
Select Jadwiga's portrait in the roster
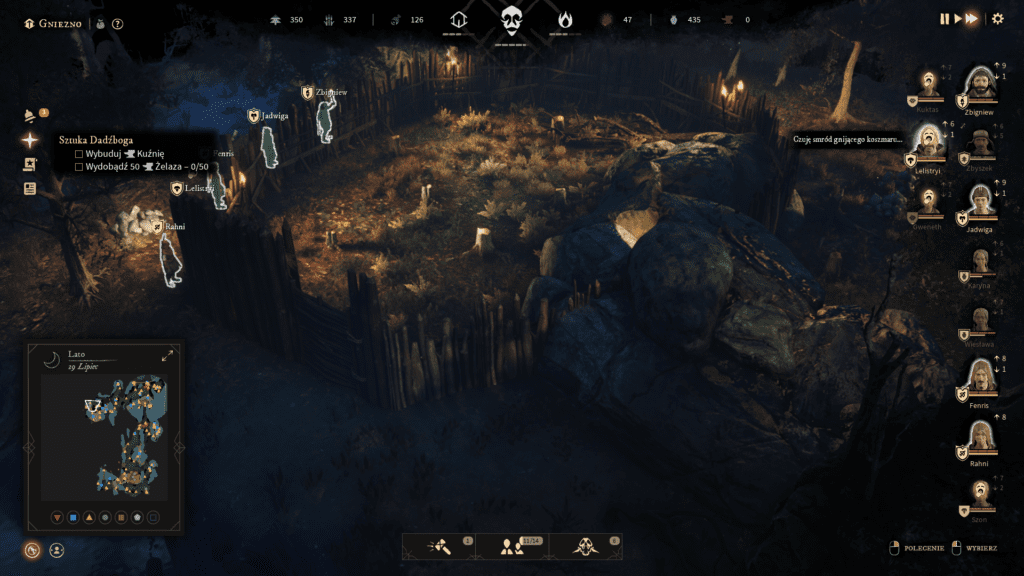pyautogui.click(x=980, y=202)
